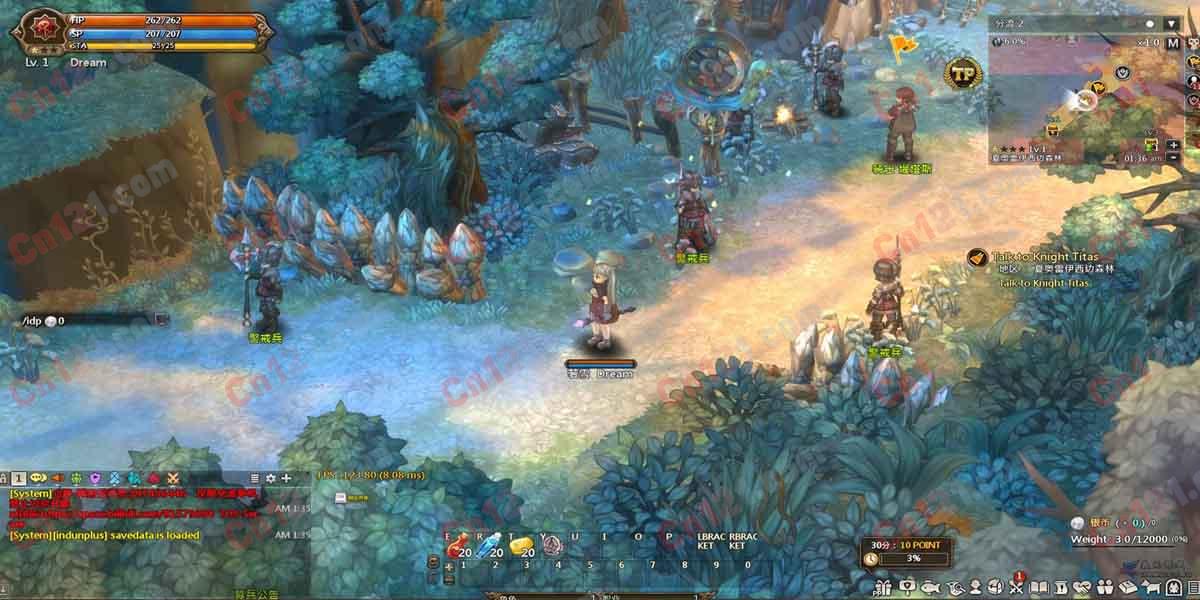Expand the channel dropdown arrow above minimap
This screenshot has height=600, width=1200.
(1171, 23)
